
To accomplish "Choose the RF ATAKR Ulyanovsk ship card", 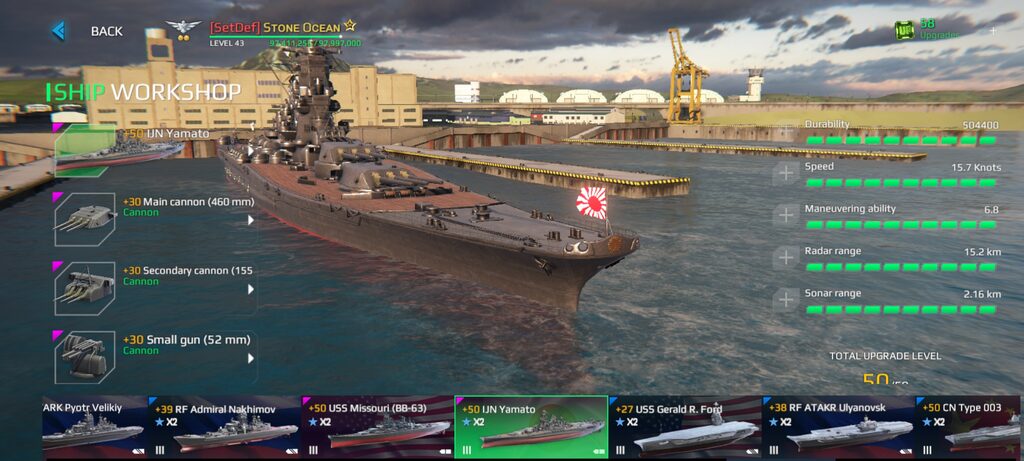I will (838, 427).
